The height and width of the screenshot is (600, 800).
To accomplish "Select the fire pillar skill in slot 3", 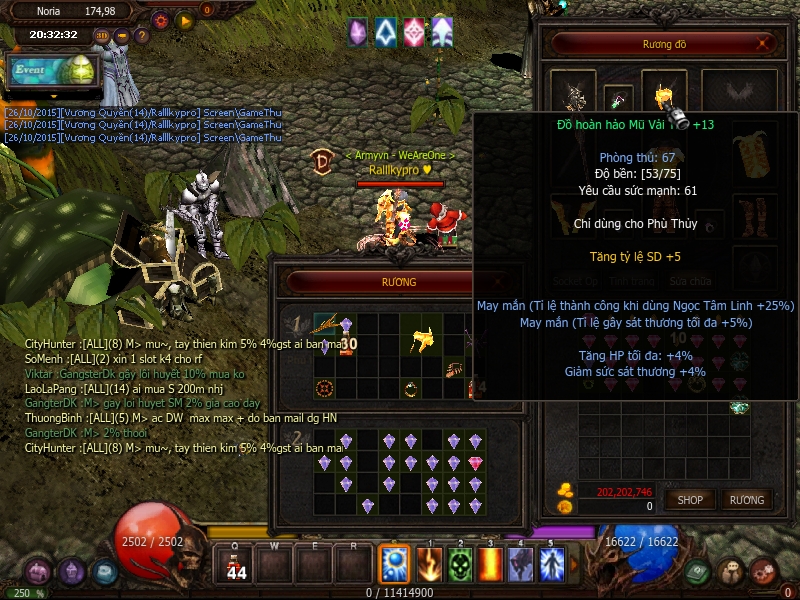I will point(490,565).
